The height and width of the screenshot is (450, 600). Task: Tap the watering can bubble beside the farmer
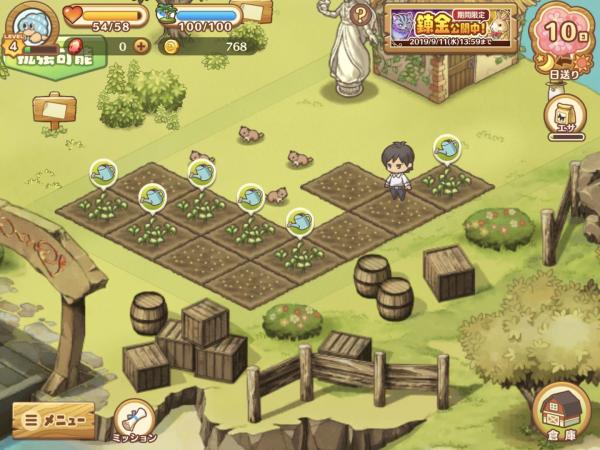tap(447, 148)
